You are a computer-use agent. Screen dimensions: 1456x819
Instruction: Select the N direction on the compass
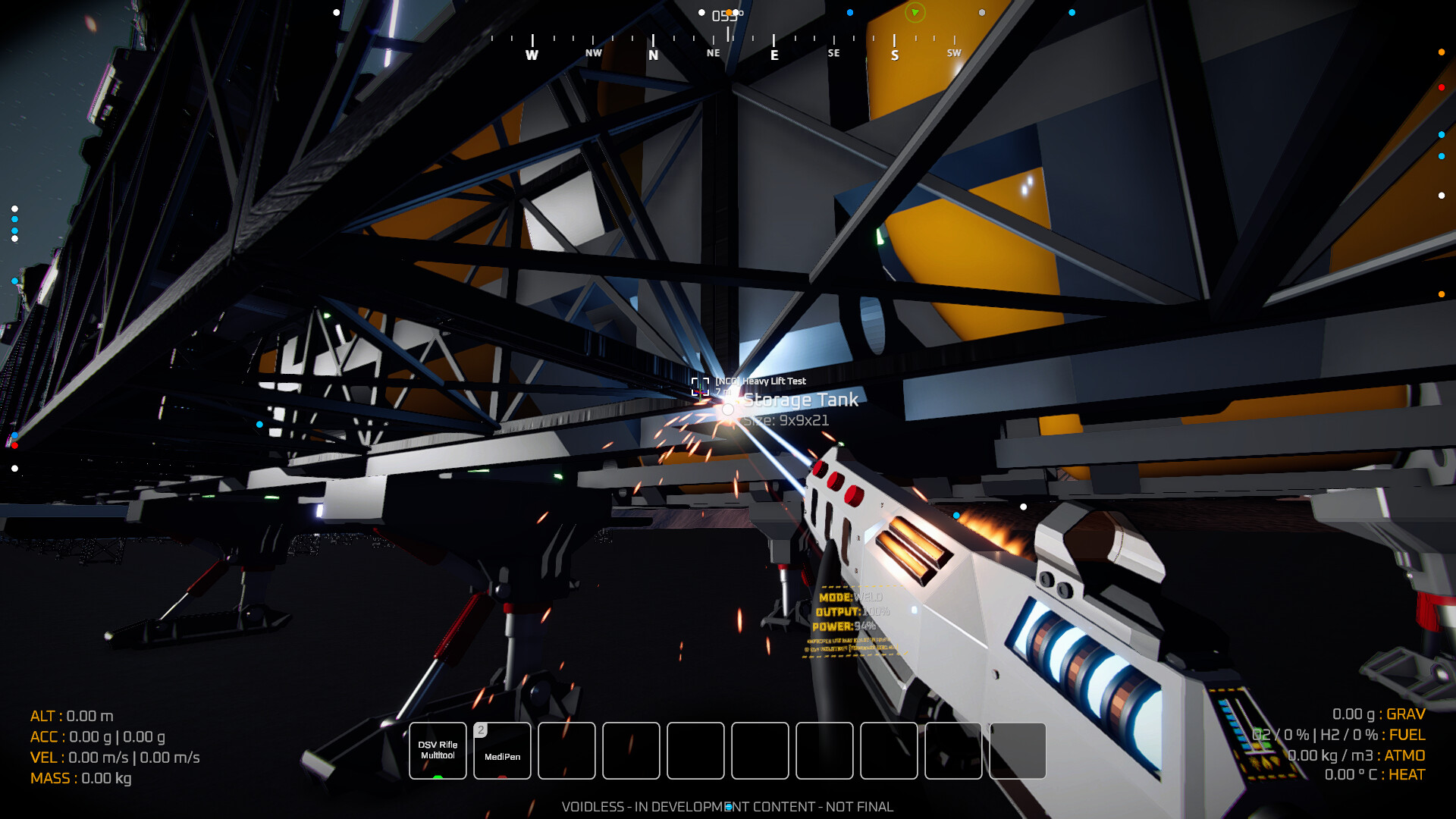652,53
